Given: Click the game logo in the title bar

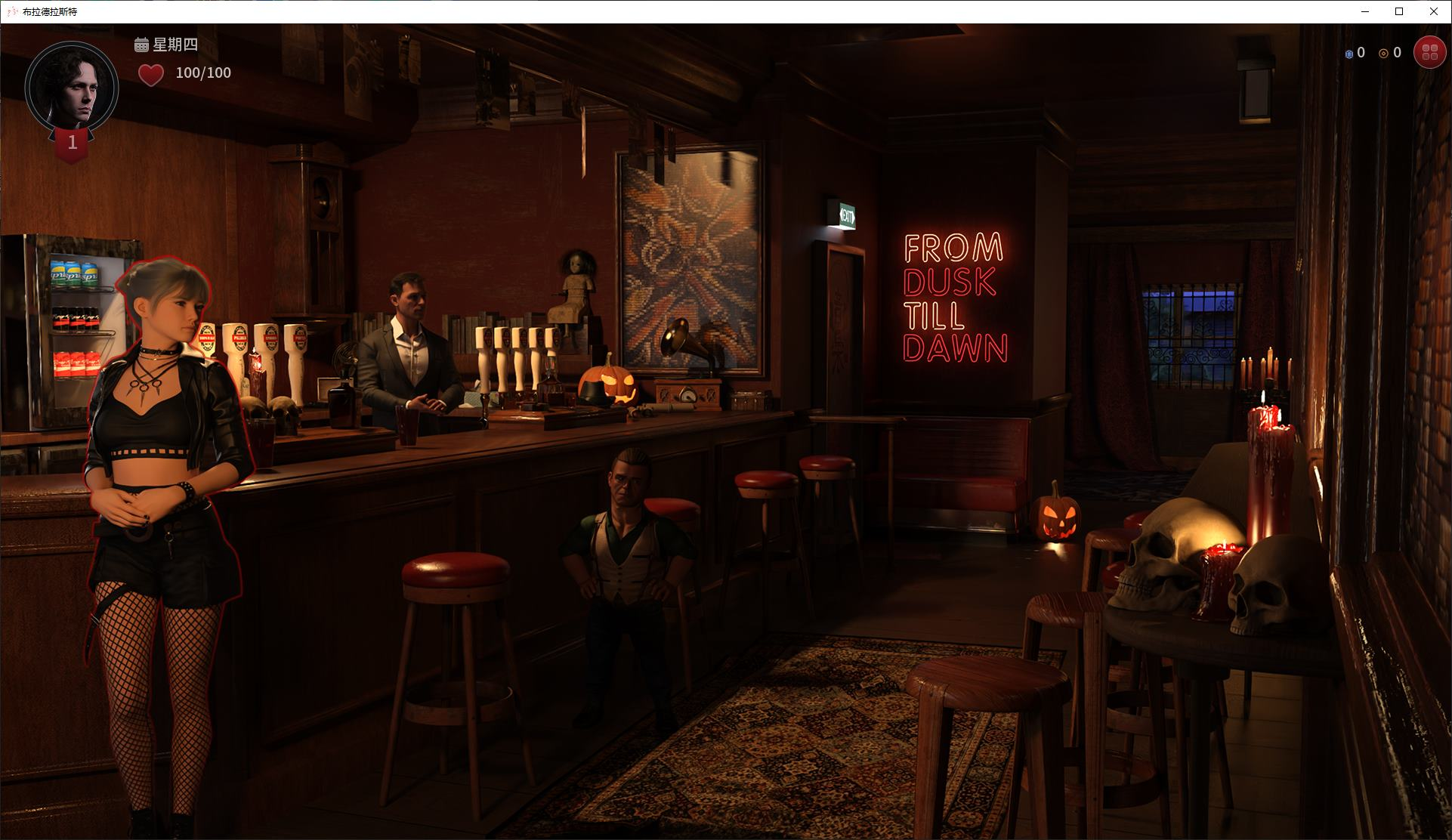Looking at the screenshot, I should (x=11, y=12).
